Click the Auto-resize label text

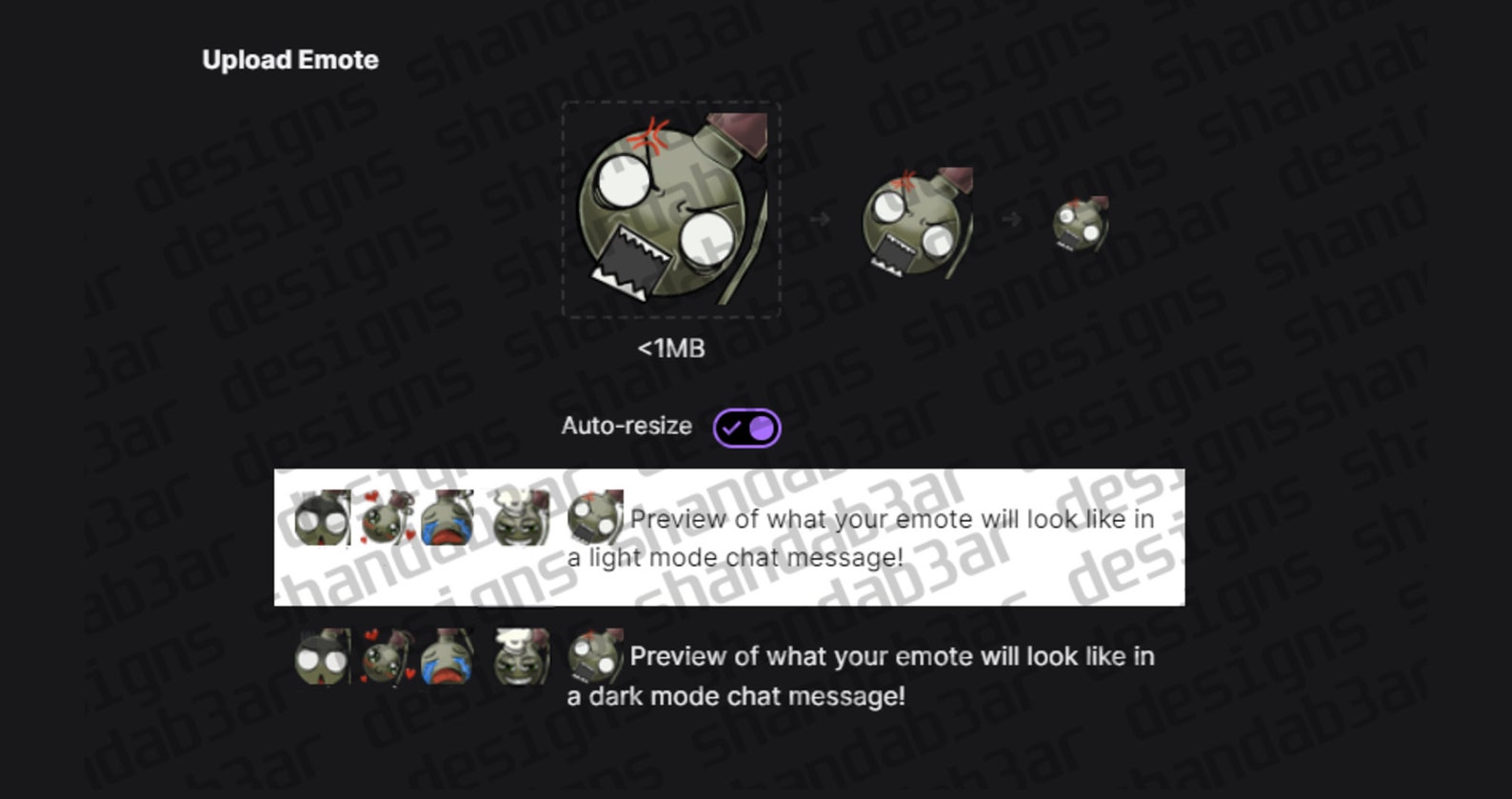point(626,426)
